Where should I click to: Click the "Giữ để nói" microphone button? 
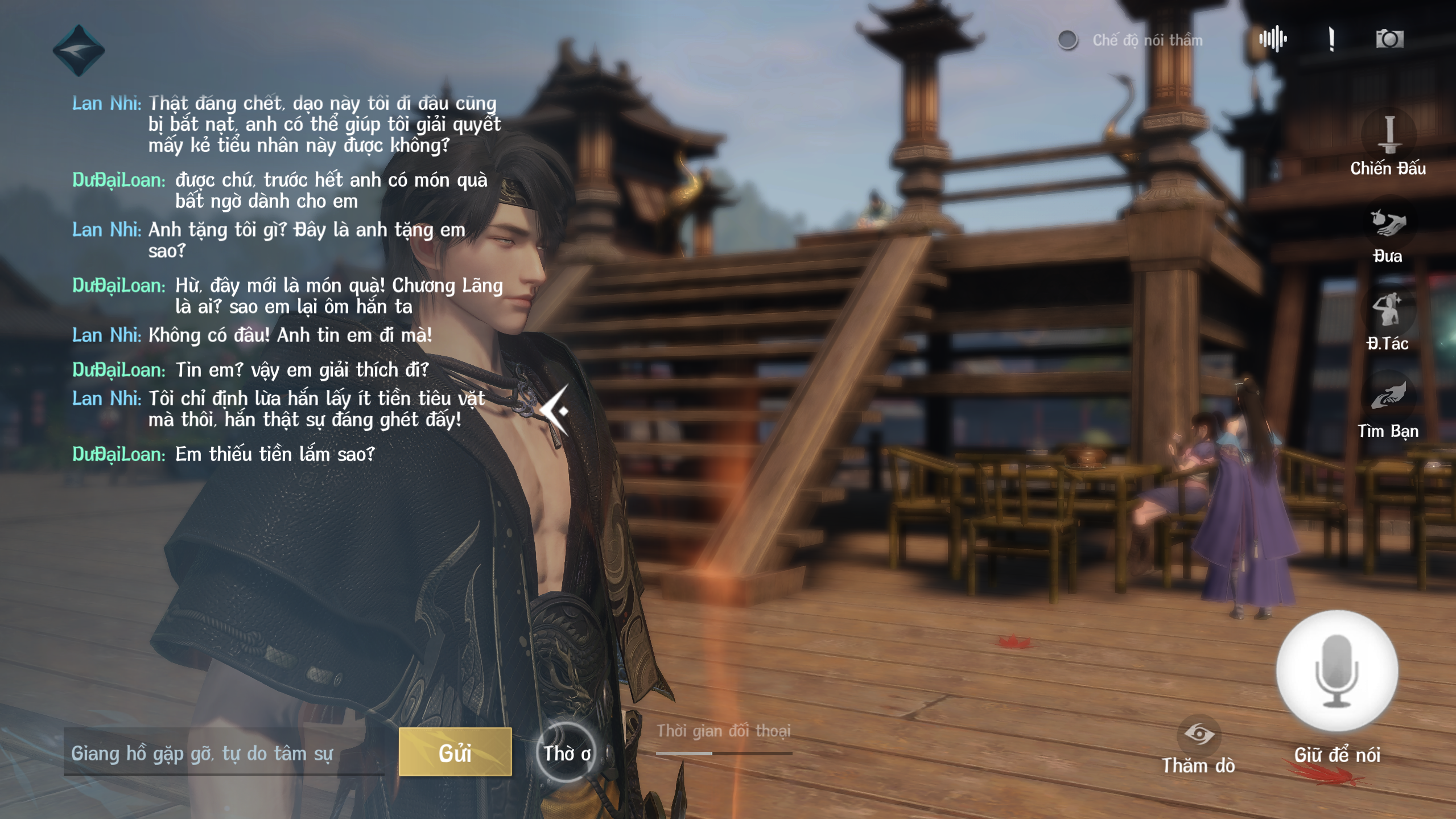pyautogui.click(x=1337, y=672)
